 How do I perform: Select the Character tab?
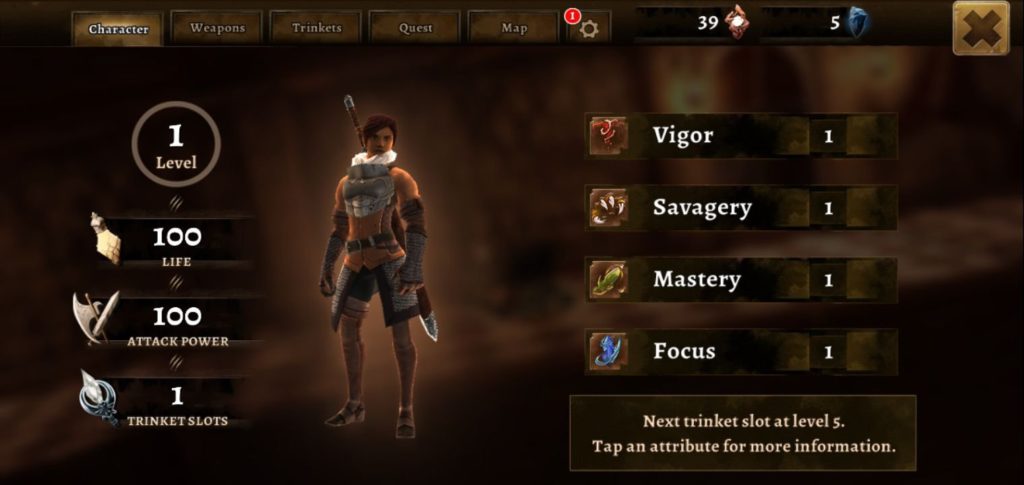(118, 29)
